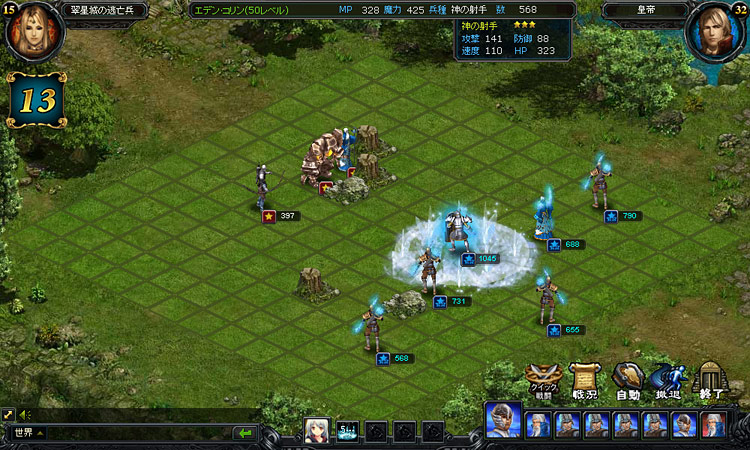This screenshot has width=750, height=450.
Task: Send chat message with the green arrow button
Action: [x=244, y=433]
